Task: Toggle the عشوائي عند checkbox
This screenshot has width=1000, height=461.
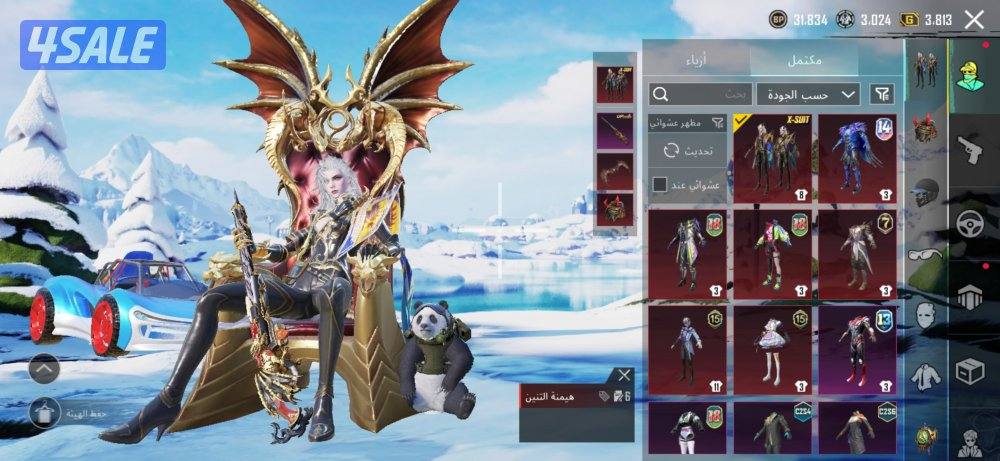Action: point(660,184)
